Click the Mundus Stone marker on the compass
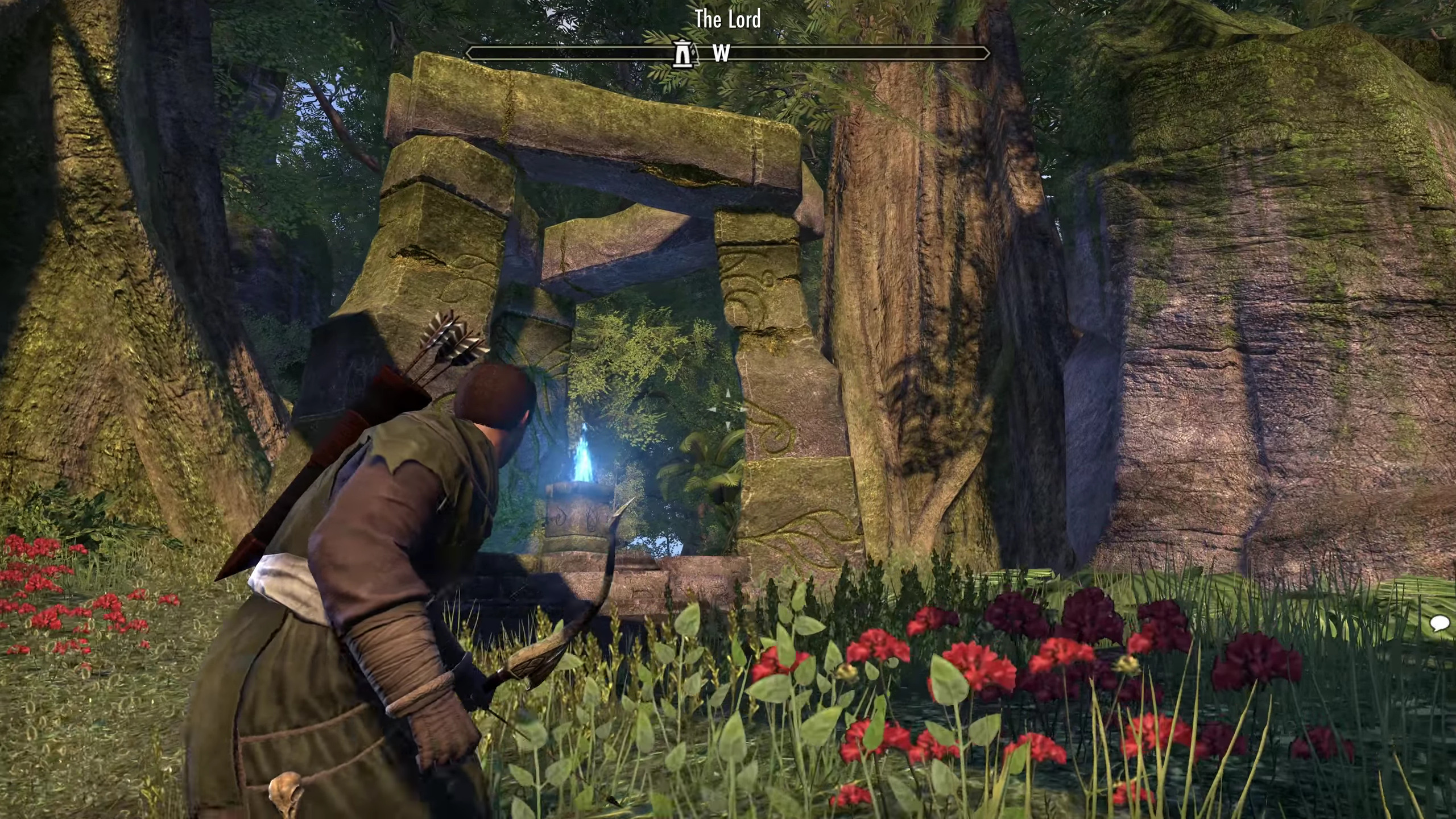This screenshot has width=1456, height=819. [682, 53]
